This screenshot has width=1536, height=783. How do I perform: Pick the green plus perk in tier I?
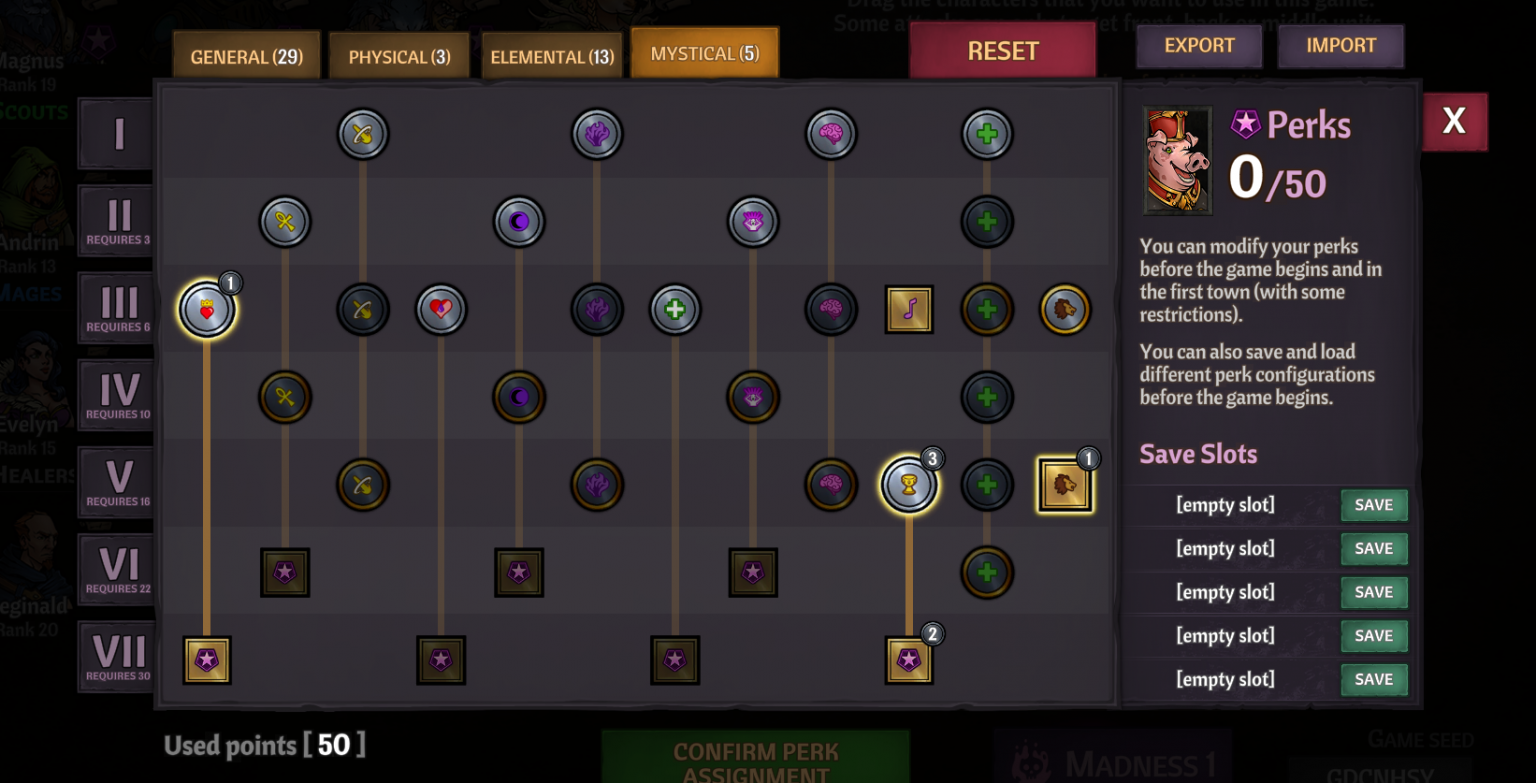[987, 133]
